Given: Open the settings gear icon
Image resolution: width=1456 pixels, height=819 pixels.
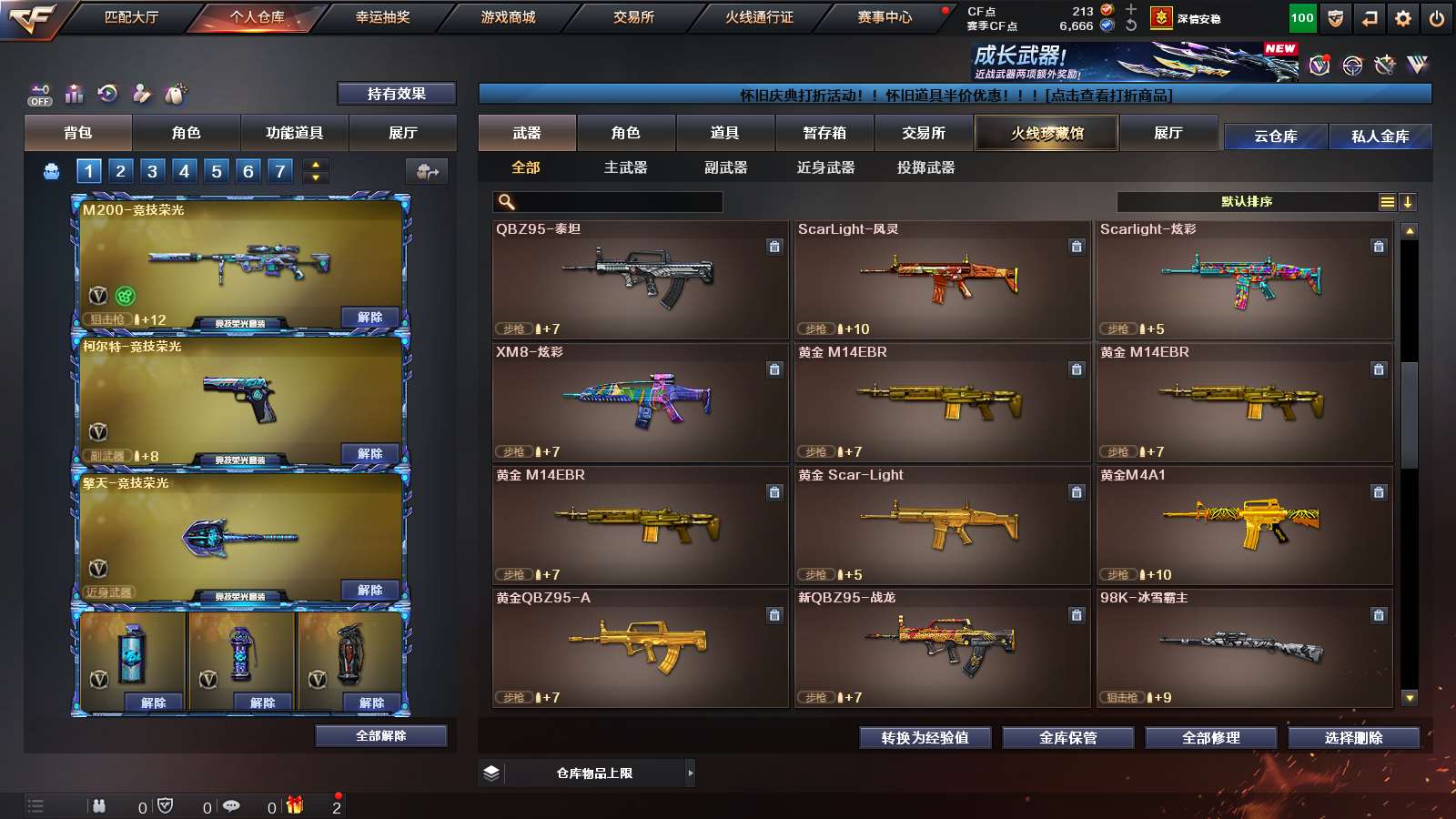Looking at the screenshot, I should coord(1403,18).
